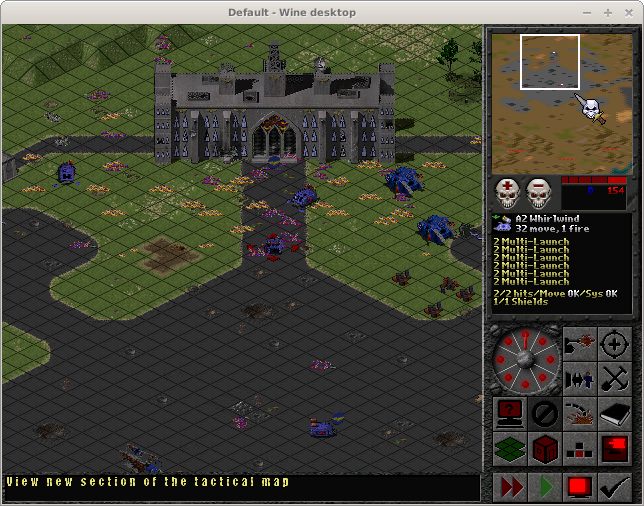Select the crosshair targeting button

point(614,345)
